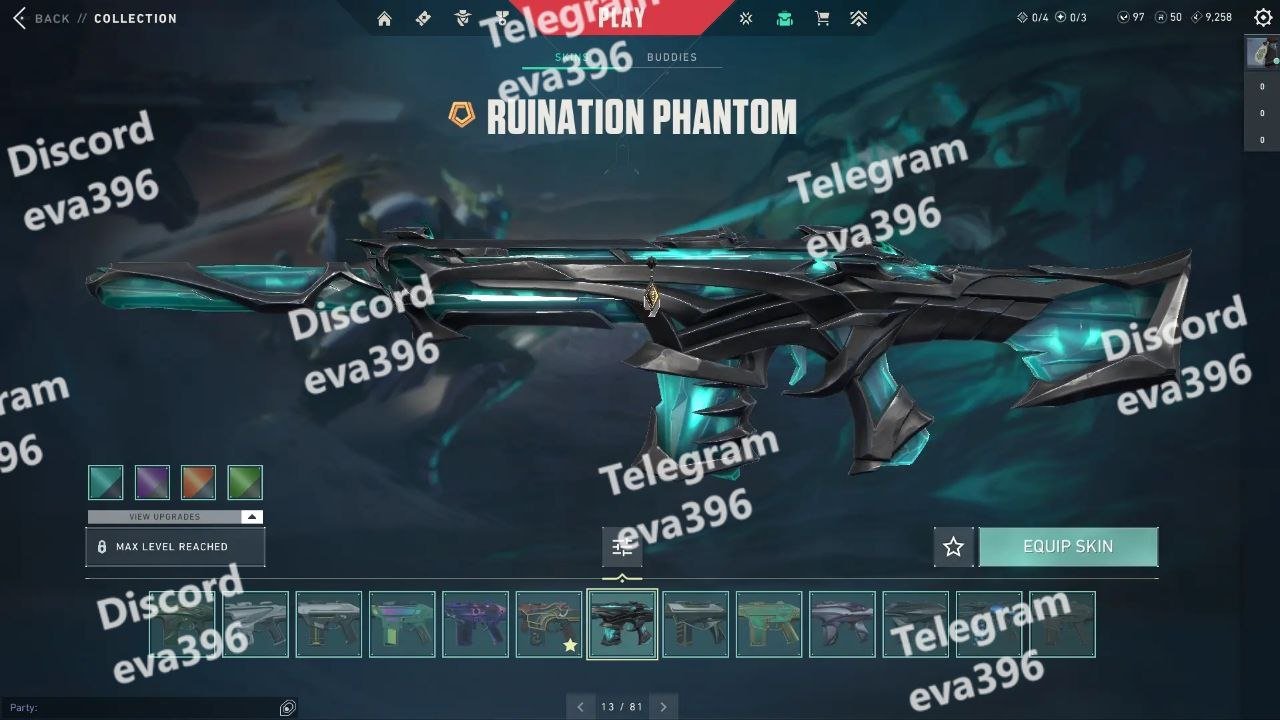The image size is (1280, 720).
Task: Open the battle pass ticket icon
Action: pyautogui.click(x=423, y=18)
